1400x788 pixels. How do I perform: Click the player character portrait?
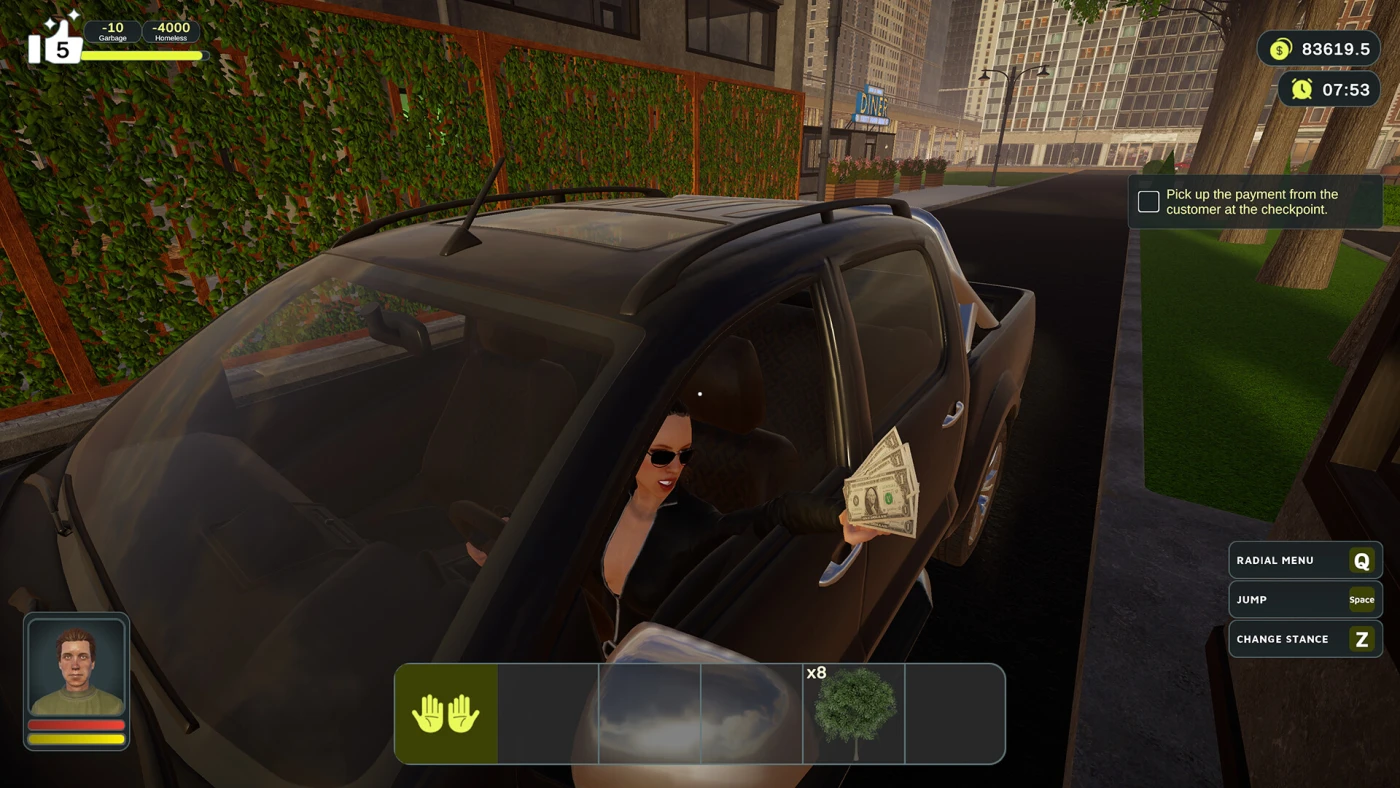click(76, 667)
